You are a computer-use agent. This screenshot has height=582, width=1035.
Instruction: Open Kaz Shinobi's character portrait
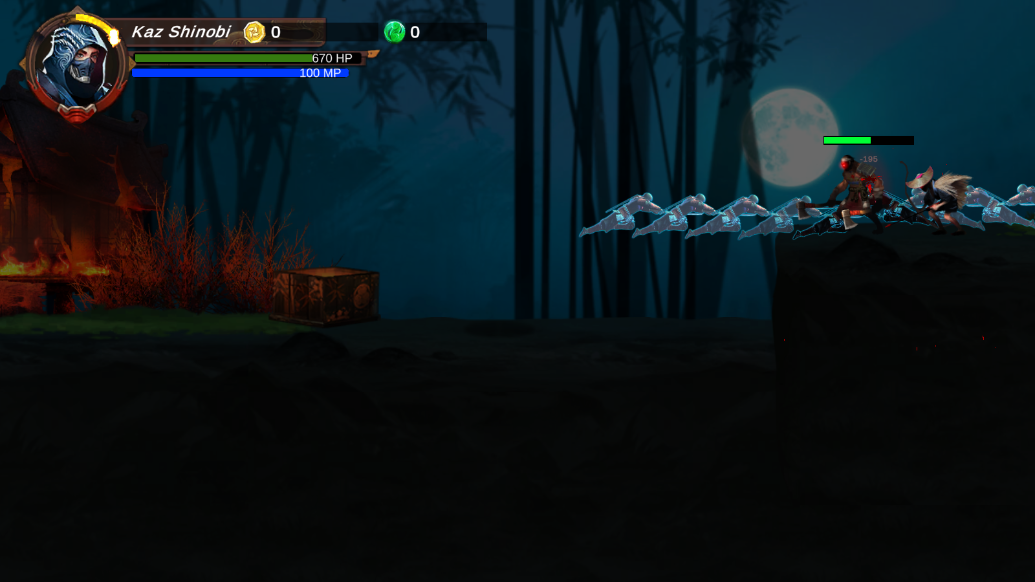pos(77,66)
